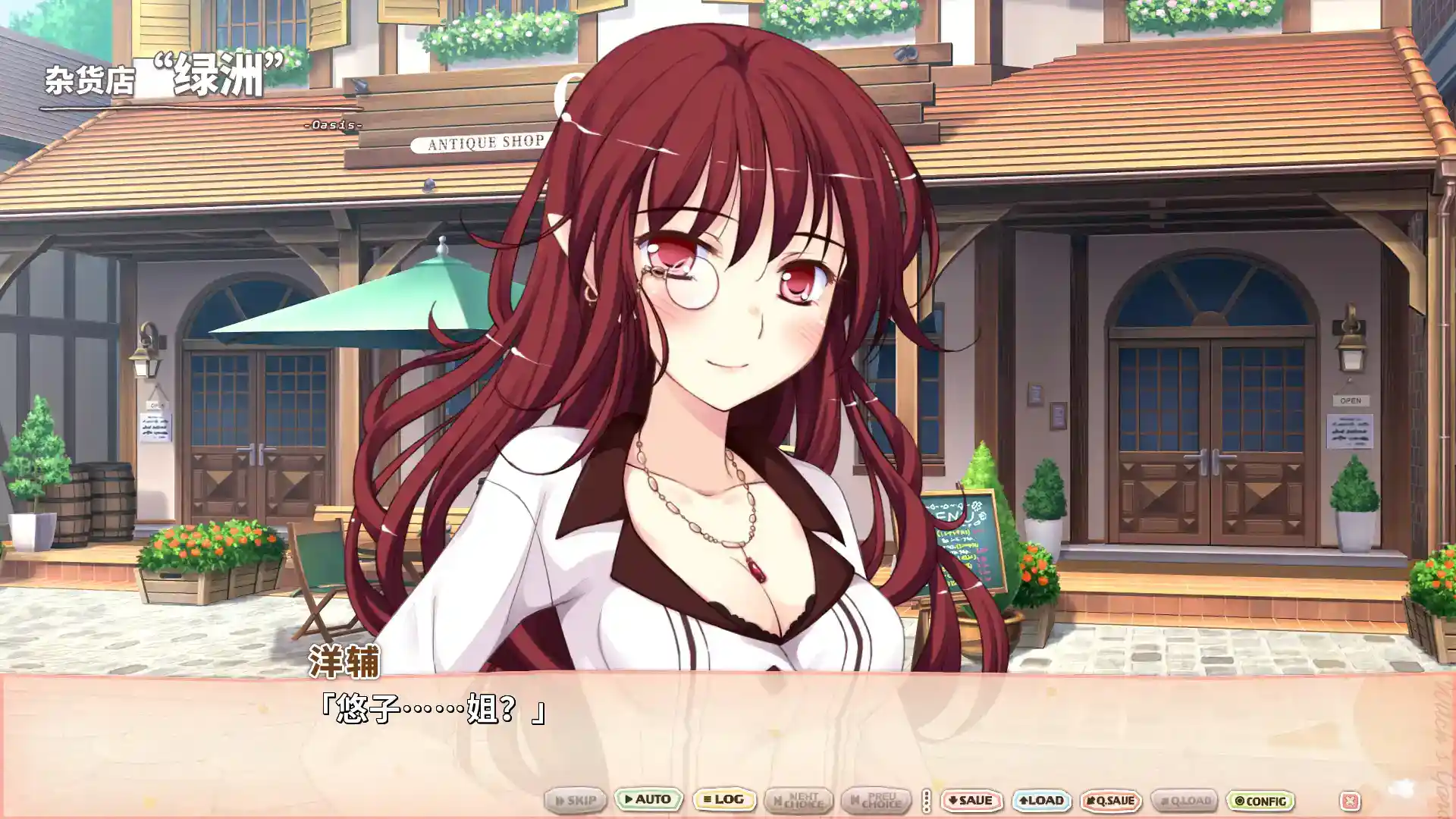The width and height of the screenshot is (1456, 819).
Task: Select the SKIP fast-forward icon
Action: (560, 799)
